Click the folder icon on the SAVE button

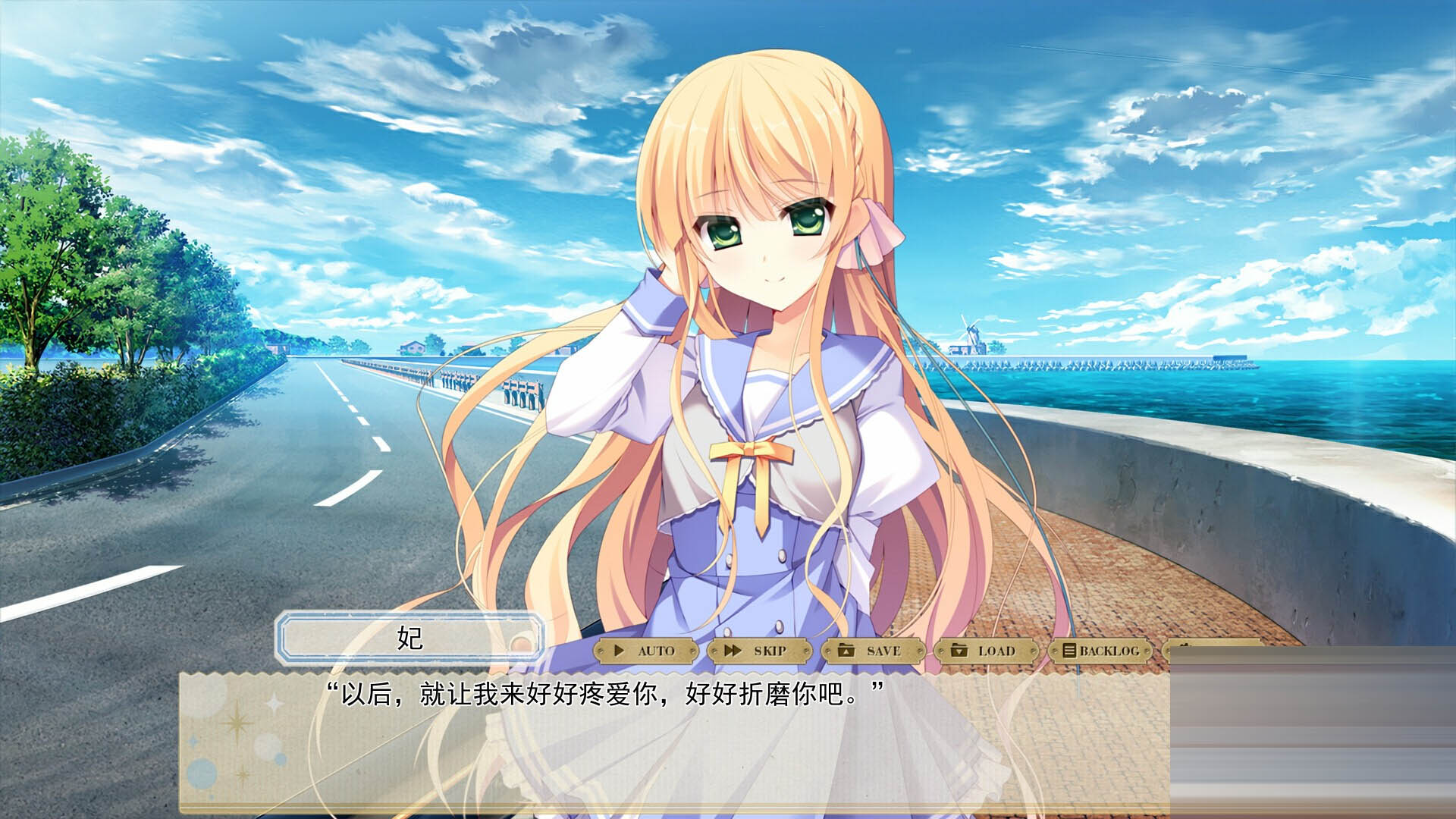click(x=846, y=651)
